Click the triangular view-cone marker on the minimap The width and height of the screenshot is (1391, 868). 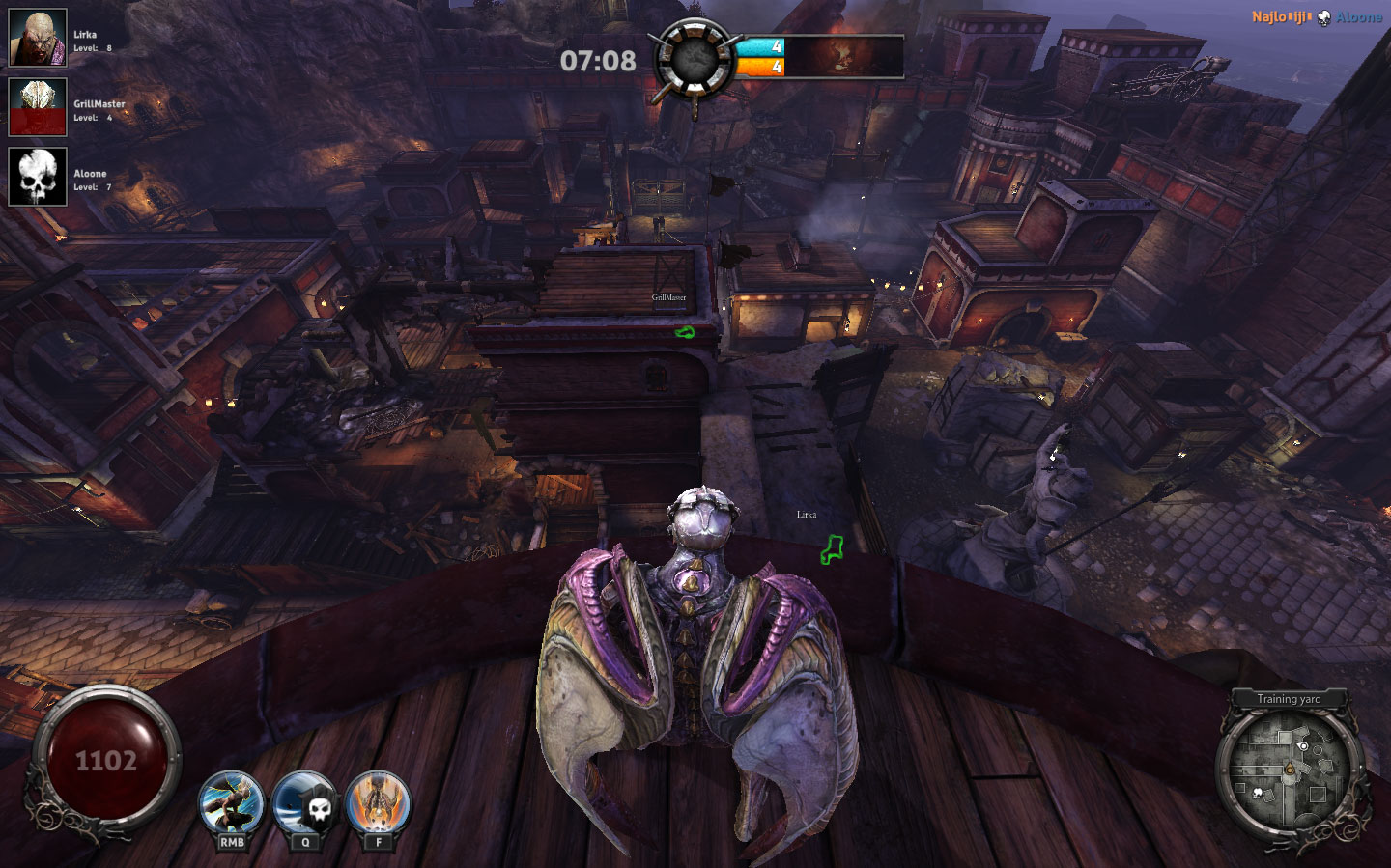tap(1303, 745)
